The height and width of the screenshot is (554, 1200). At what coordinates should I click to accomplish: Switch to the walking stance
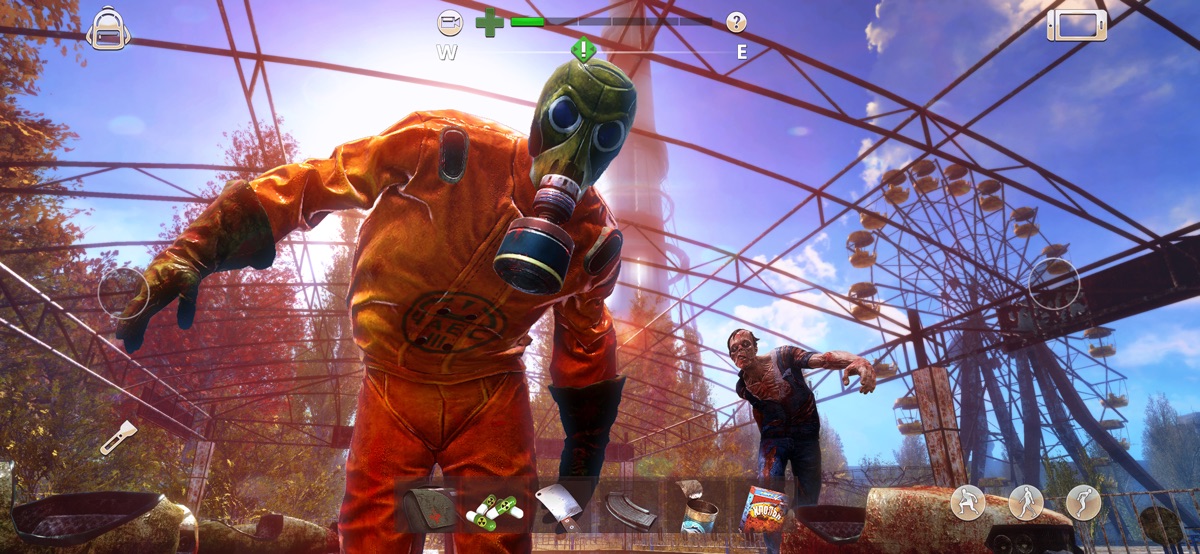tap(1026, 502)
